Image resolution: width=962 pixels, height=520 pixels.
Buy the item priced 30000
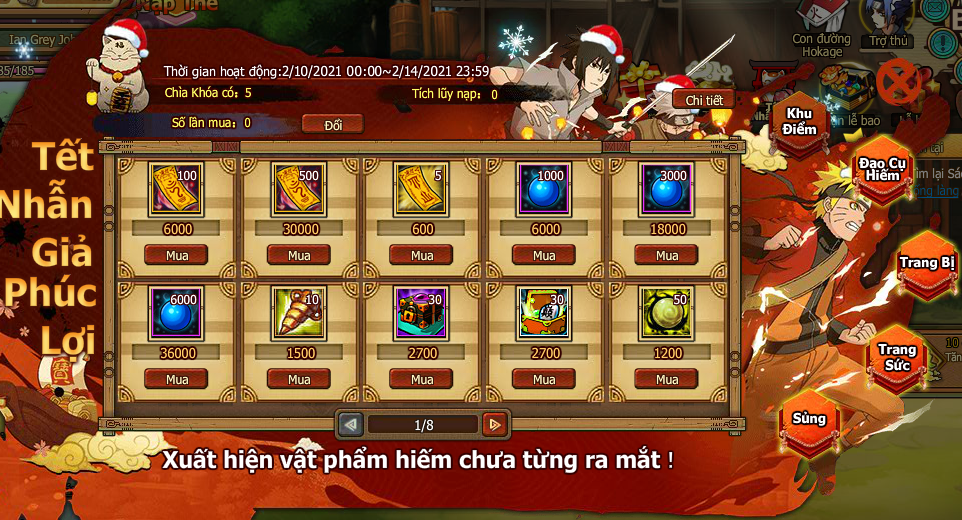coord(299,255)
